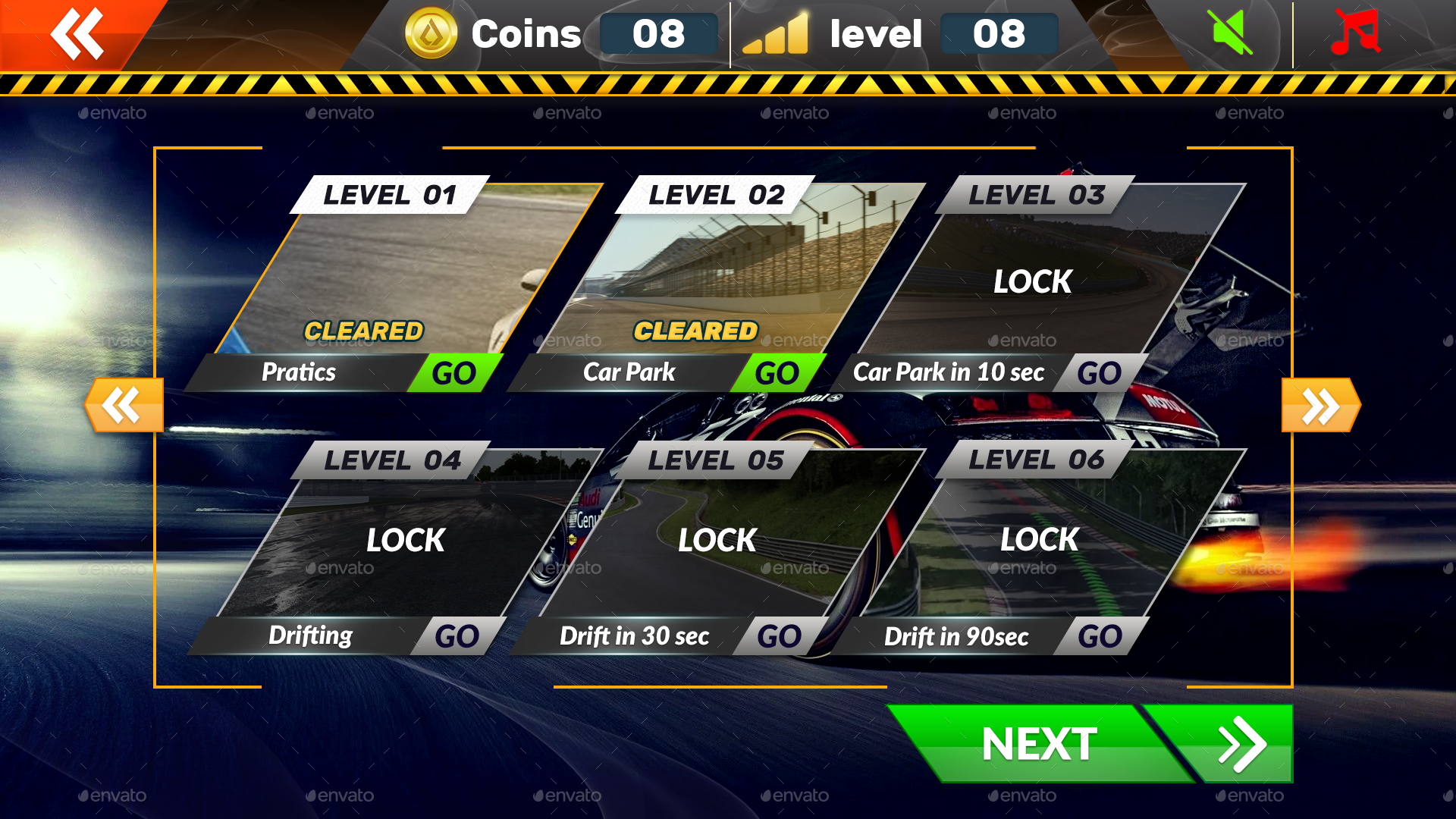The height and width of the screenshot is (819, 1456).
Task: Click GO on the cleared Car Park level
Action: [777, 372]
